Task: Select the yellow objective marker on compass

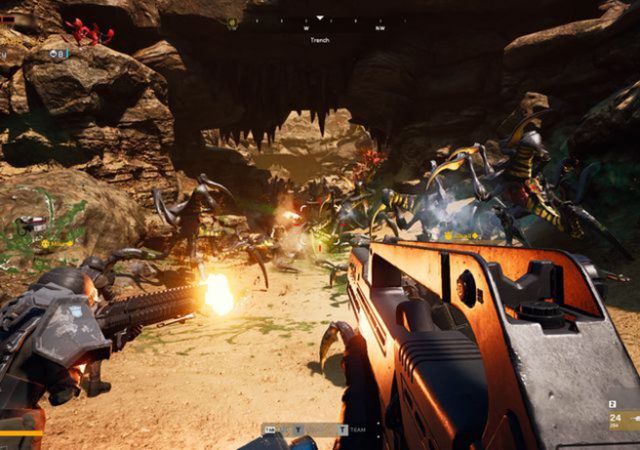Action: point(232,22)
